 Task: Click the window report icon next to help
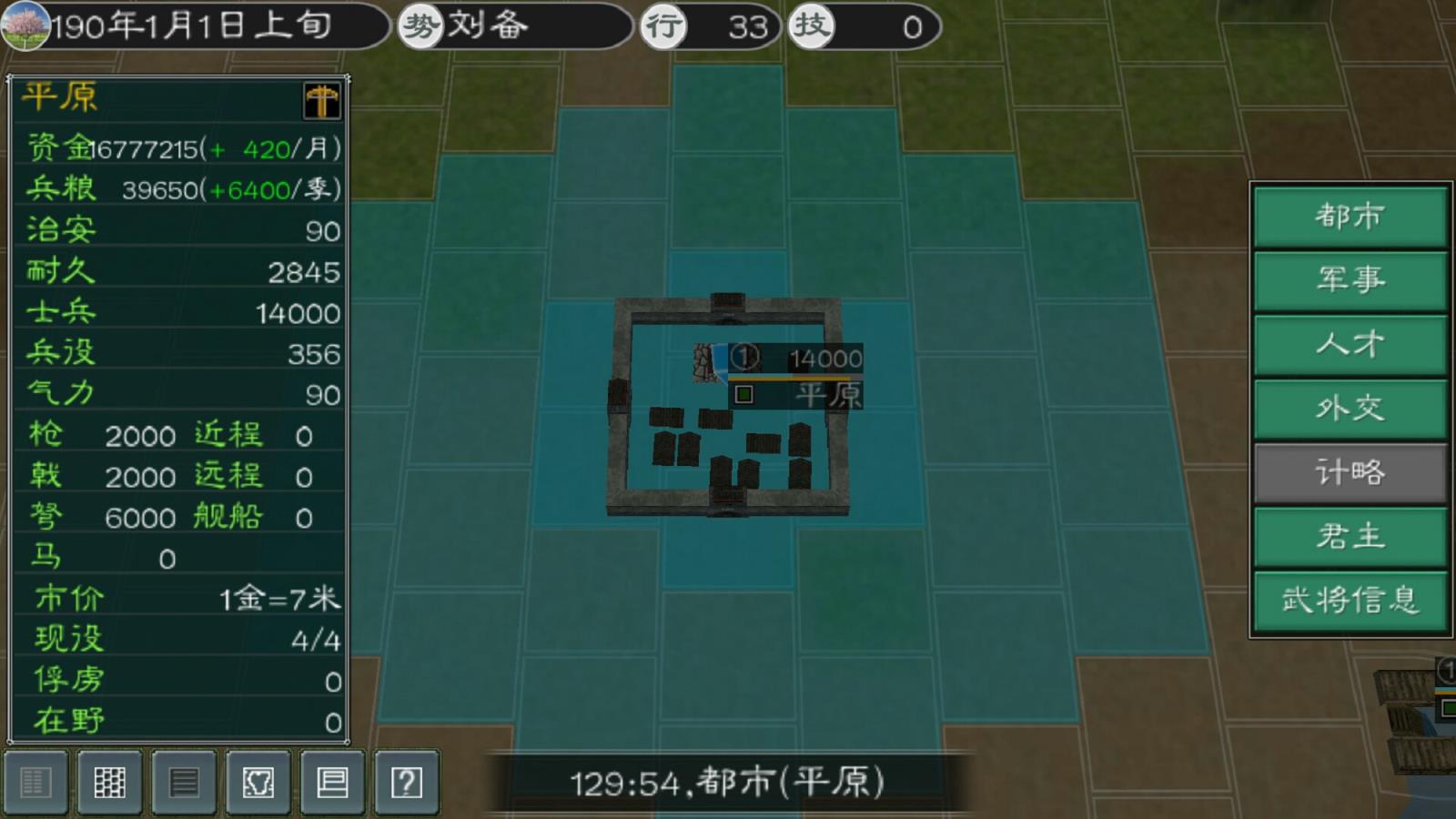coord(331,781)
